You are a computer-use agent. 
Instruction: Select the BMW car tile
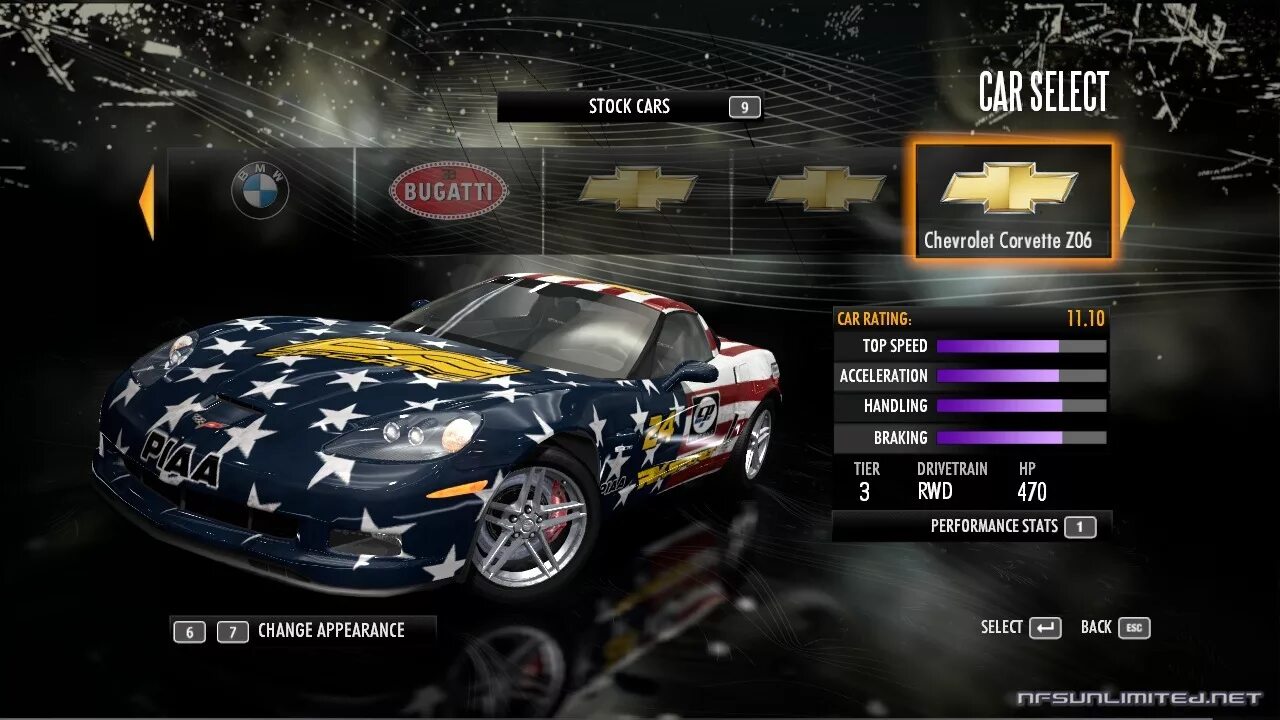260,191
